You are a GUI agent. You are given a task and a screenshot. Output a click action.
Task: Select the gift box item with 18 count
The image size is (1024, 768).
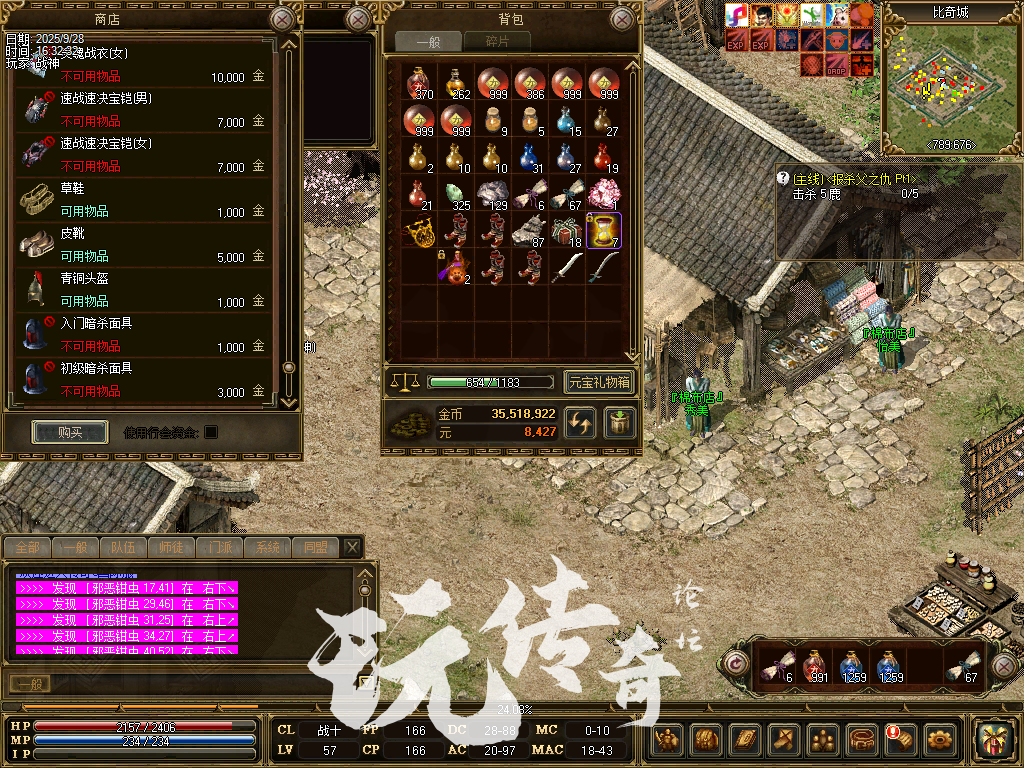(567, 230)
